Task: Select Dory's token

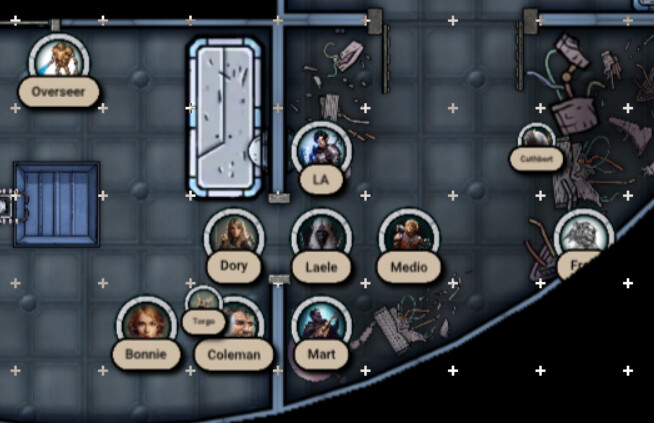Action: click(233, 238)
